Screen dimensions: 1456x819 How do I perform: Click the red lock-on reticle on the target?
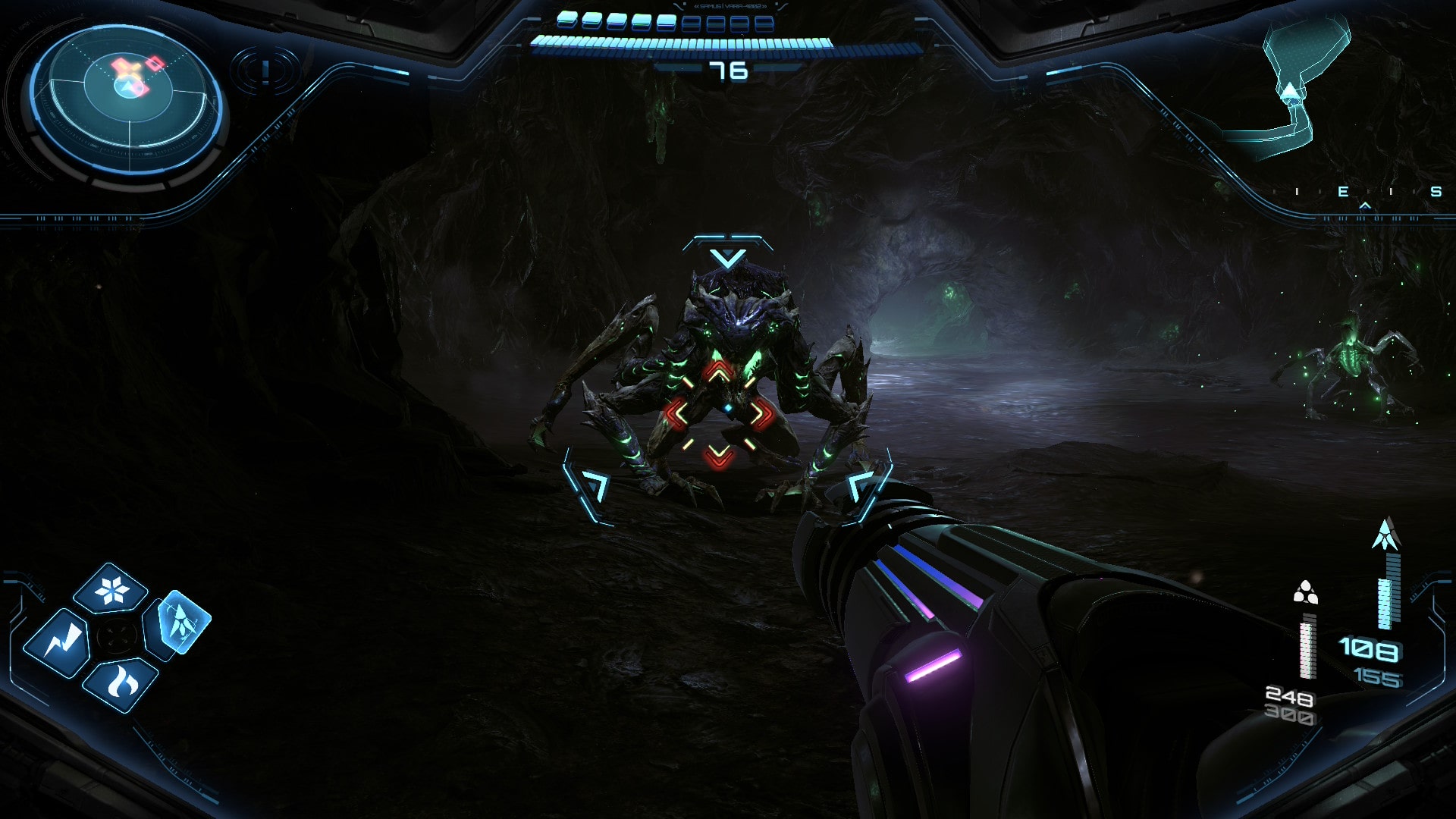click(718, 414)
